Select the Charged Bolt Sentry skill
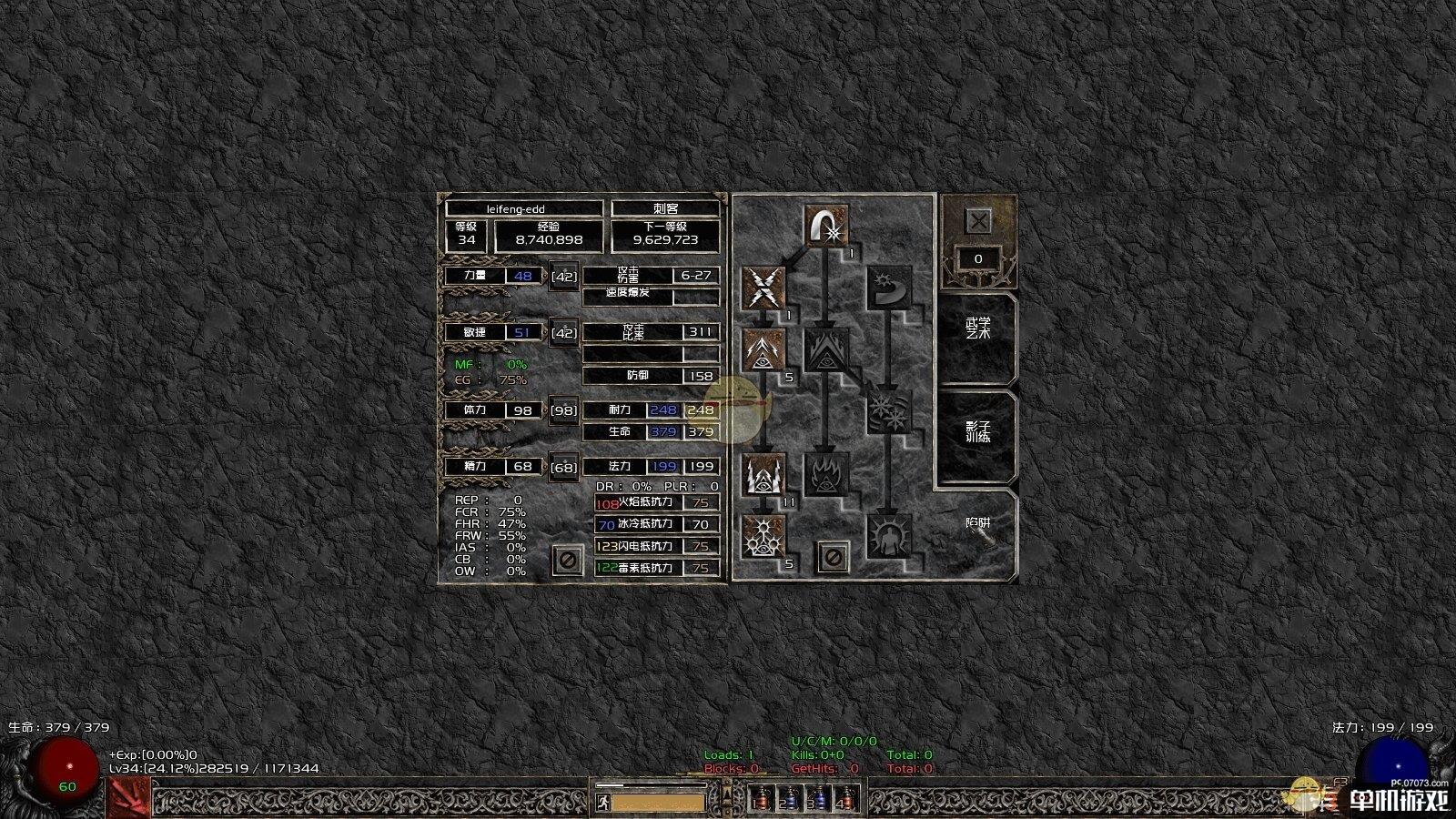The height and width of the screenshot is (819, 1456). point(763,350)
